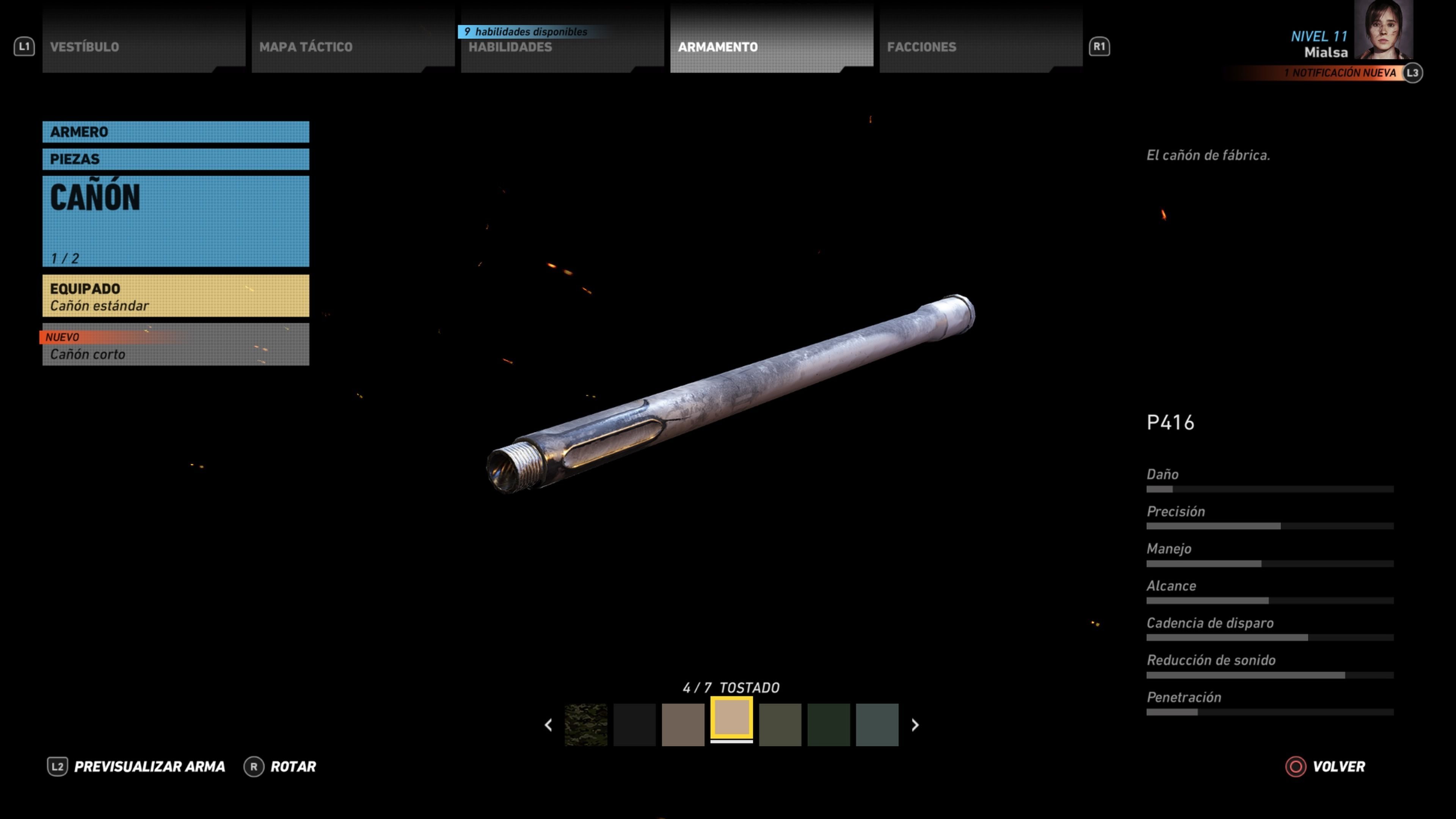Apply the black paint swatch
Viewport: 1456px width, 819px height.
[634, 725]
